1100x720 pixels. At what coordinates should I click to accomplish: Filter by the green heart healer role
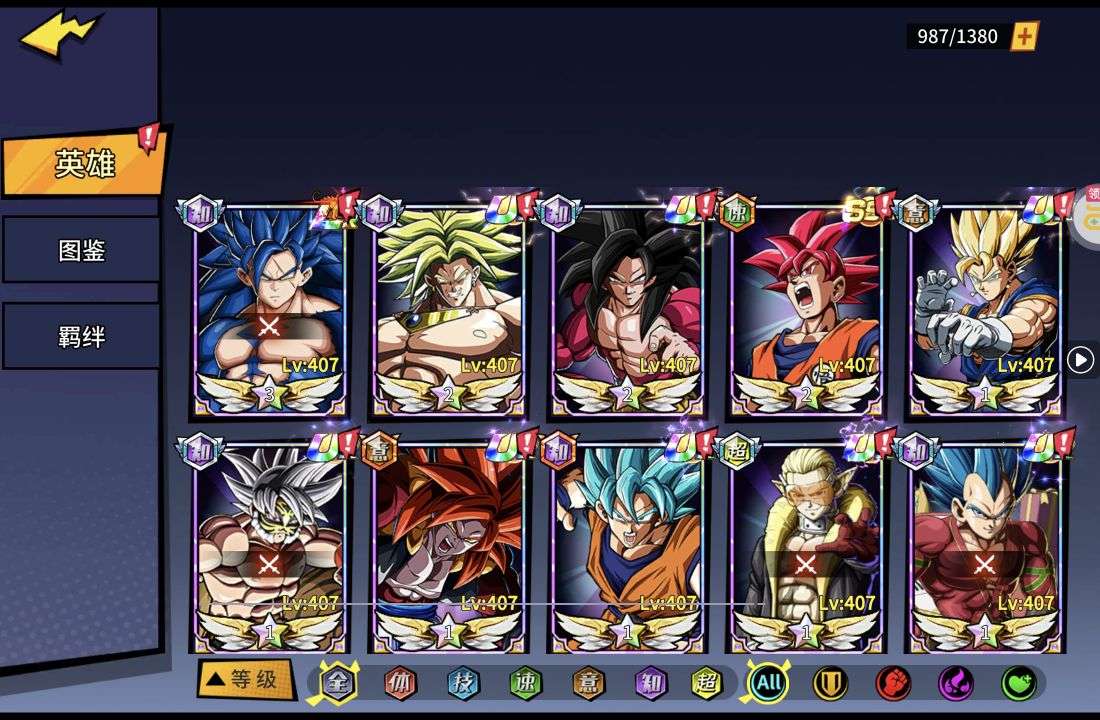tap(1018, 683)
